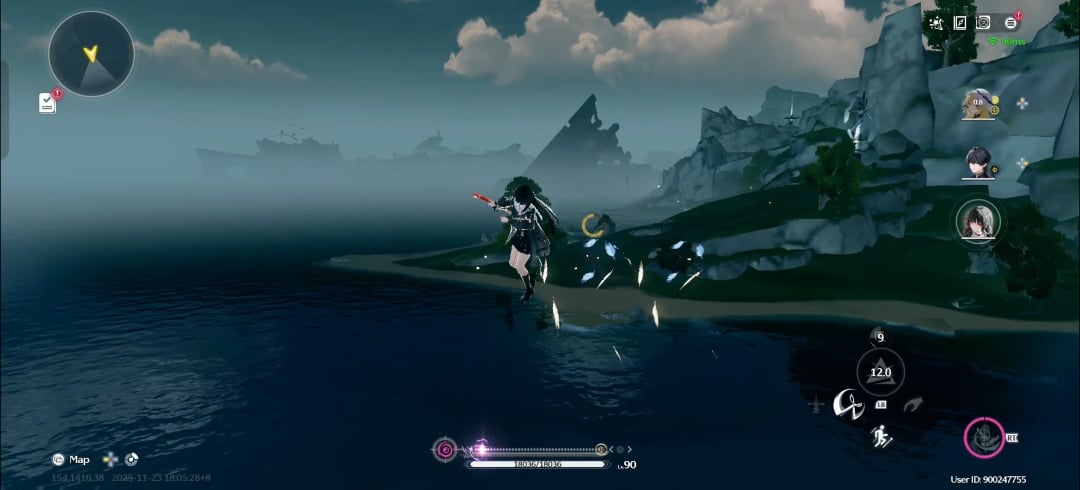Use the pink-ringed echo skill

click(984, 438)
